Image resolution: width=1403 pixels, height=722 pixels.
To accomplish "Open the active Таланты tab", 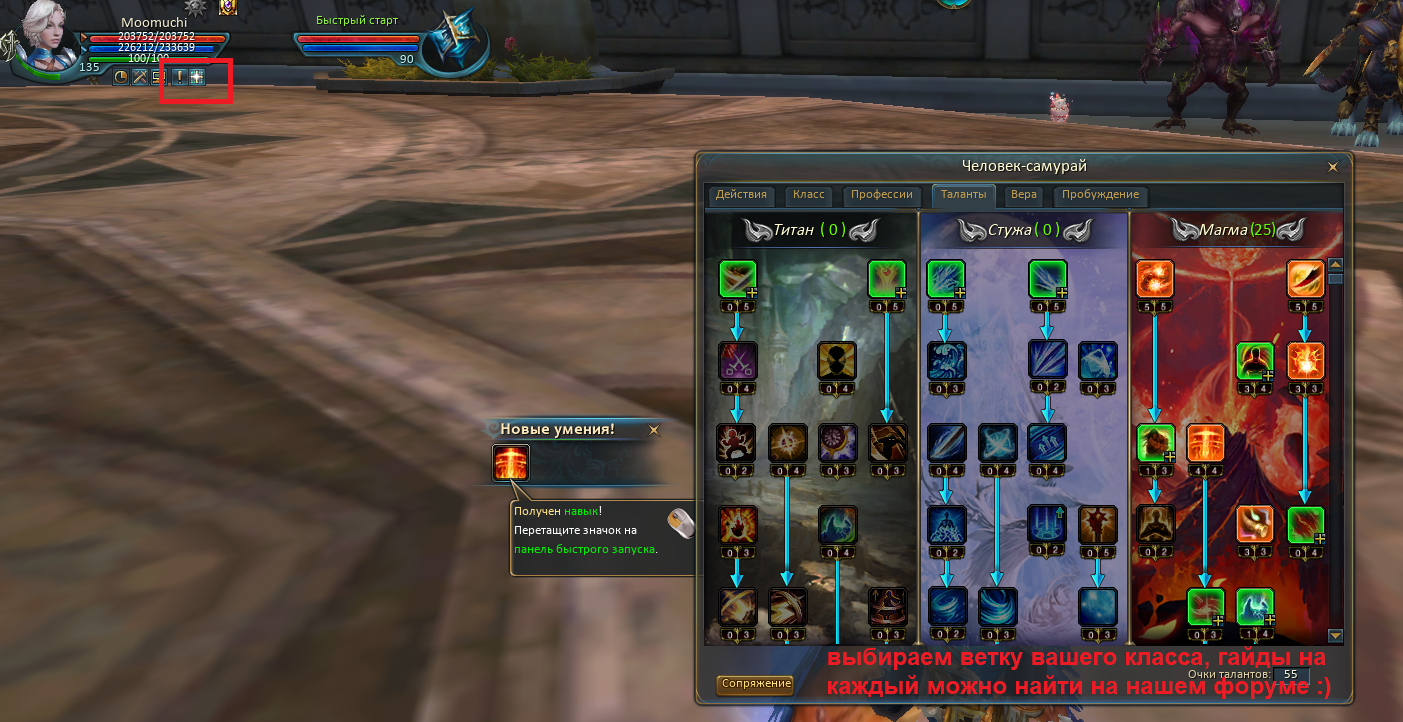I will coord(965,195).
